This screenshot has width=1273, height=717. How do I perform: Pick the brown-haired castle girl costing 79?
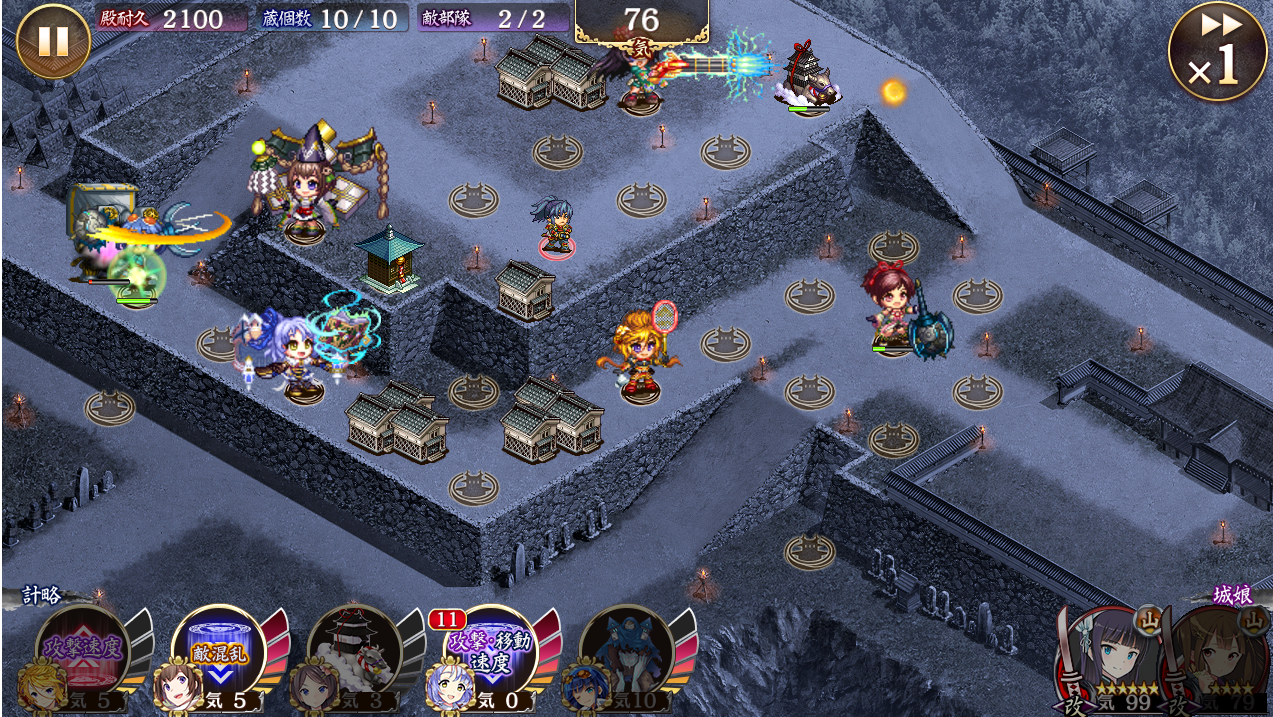[x=1222, y=655]
